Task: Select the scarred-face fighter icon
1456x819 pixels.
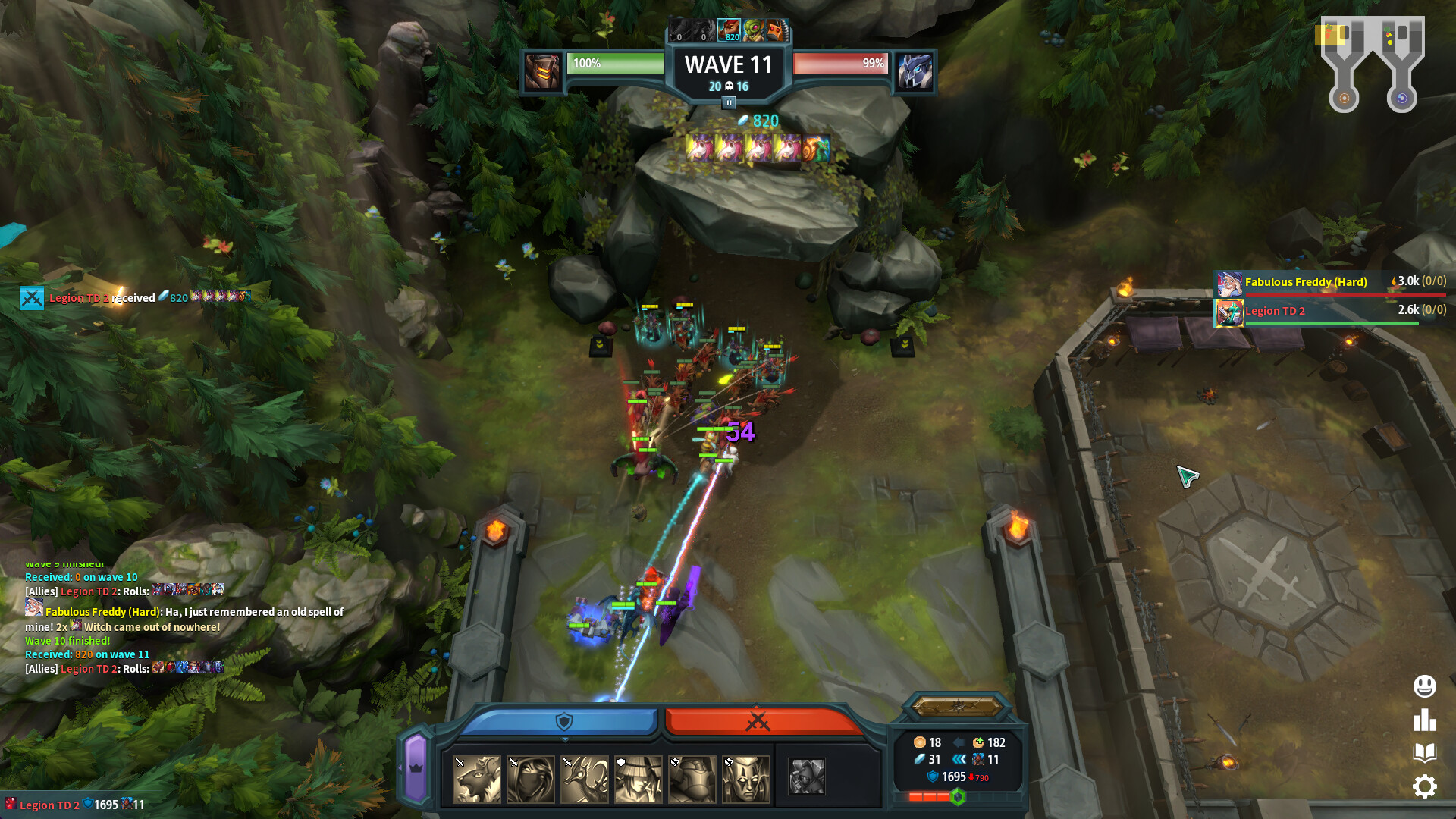Action: coord(746,779)
